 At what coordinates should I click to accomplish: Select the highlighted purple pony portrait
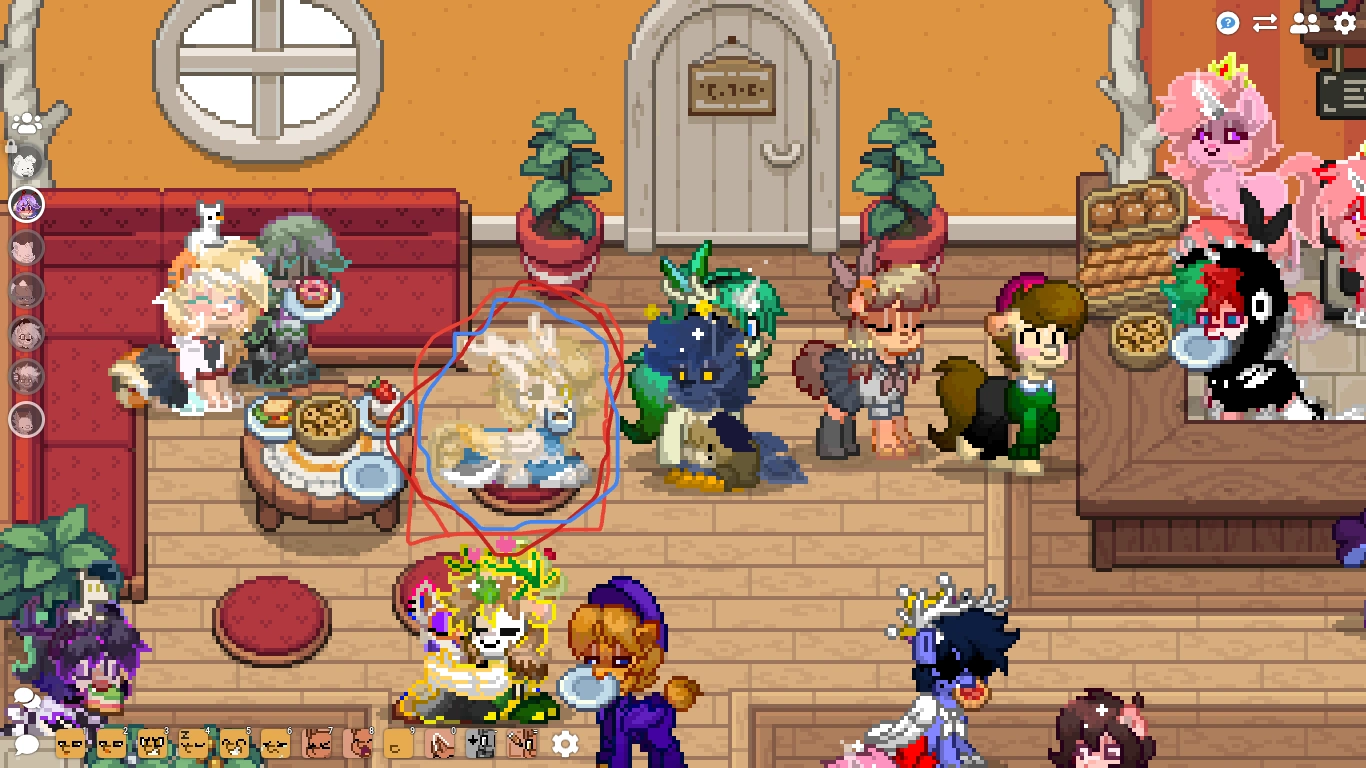tap(28, 205)
